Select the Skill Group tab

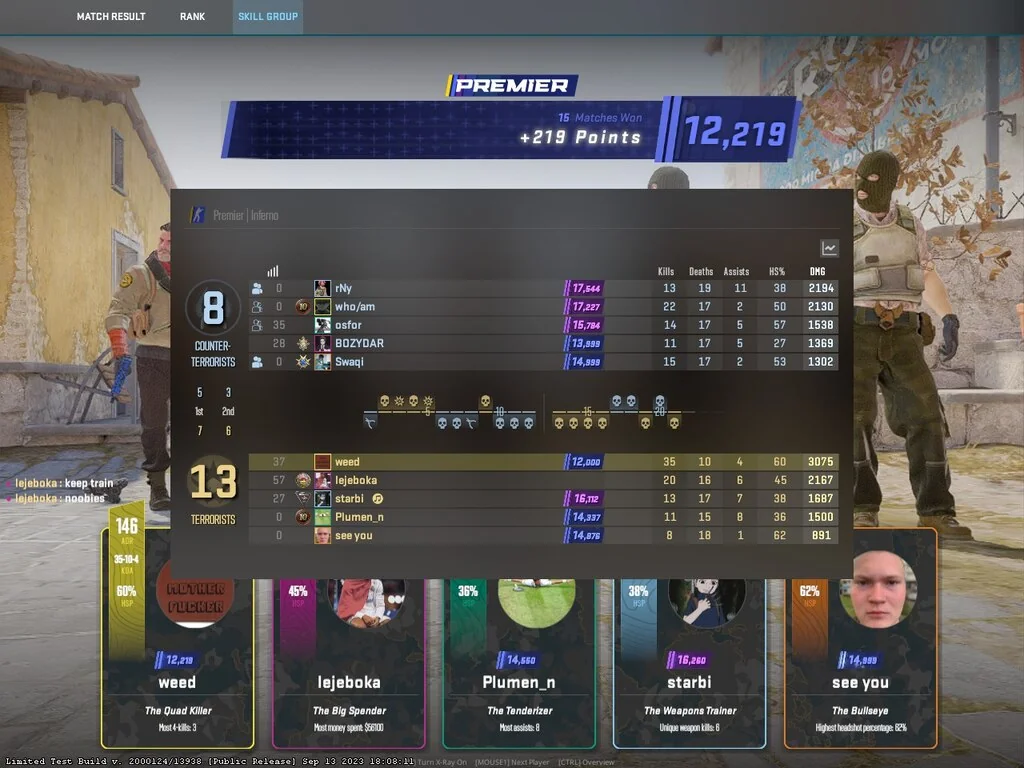[268, 16]
